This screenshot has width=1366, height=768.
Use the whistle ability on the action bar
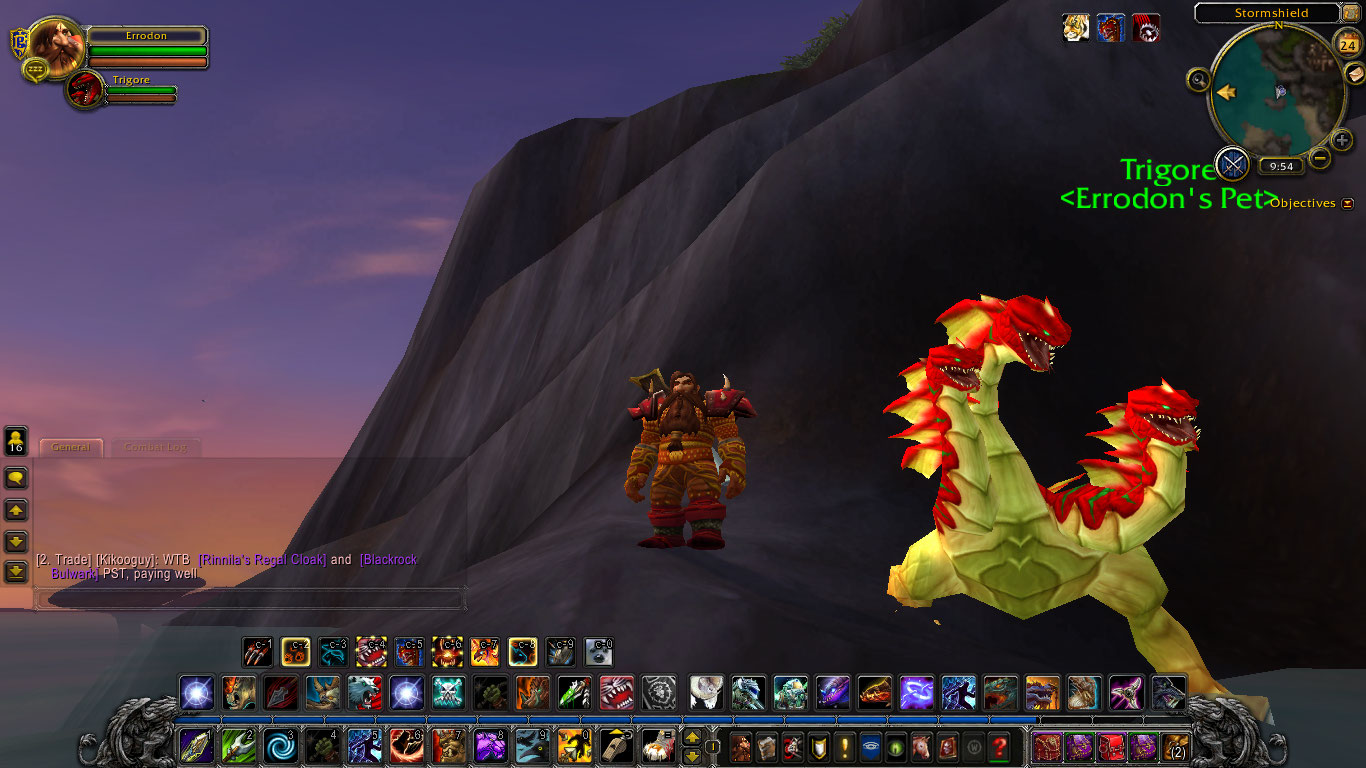click(616, 746)
